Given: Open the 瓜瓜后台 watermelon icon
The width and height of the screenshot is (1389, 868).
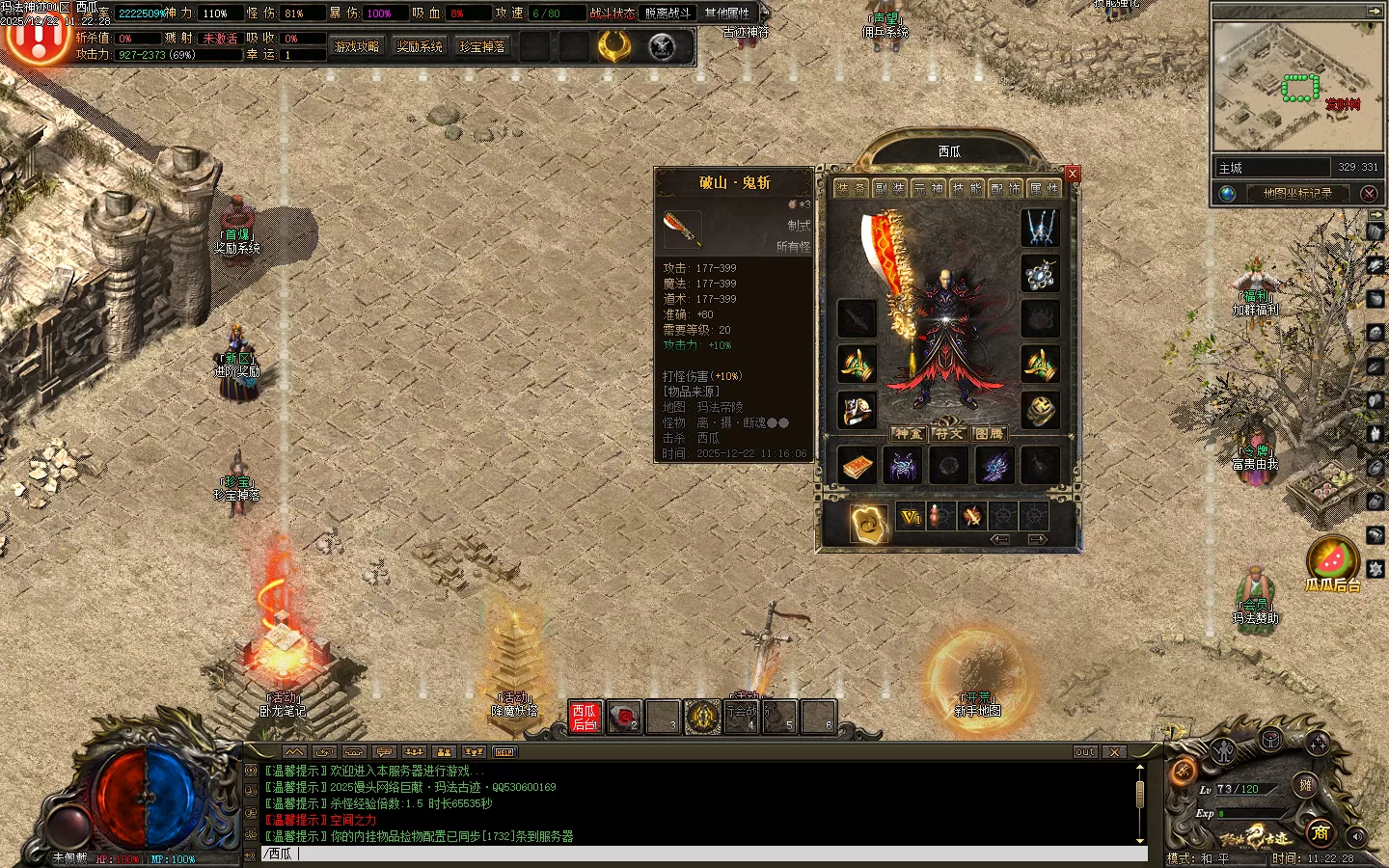Looking at the screenshot, I should [x=1332, y=561].
